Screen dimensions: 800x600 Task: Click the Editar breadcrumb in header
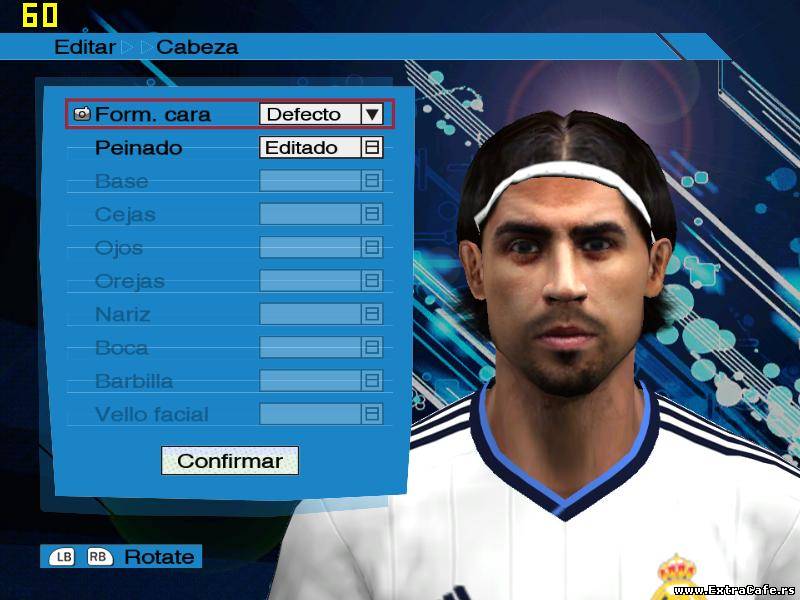tap(85, 47)
